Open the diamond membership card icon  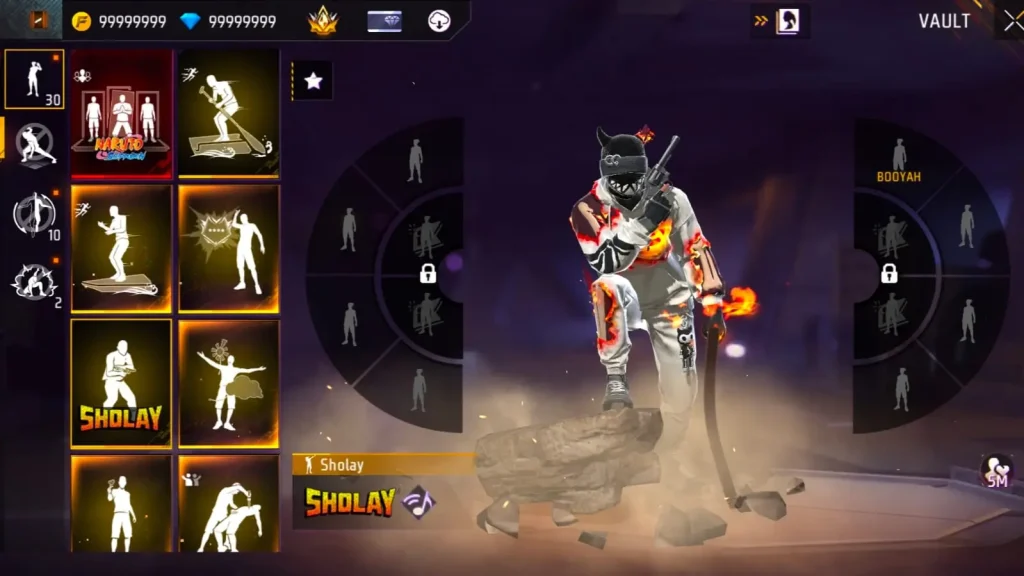tap(384, 21)
